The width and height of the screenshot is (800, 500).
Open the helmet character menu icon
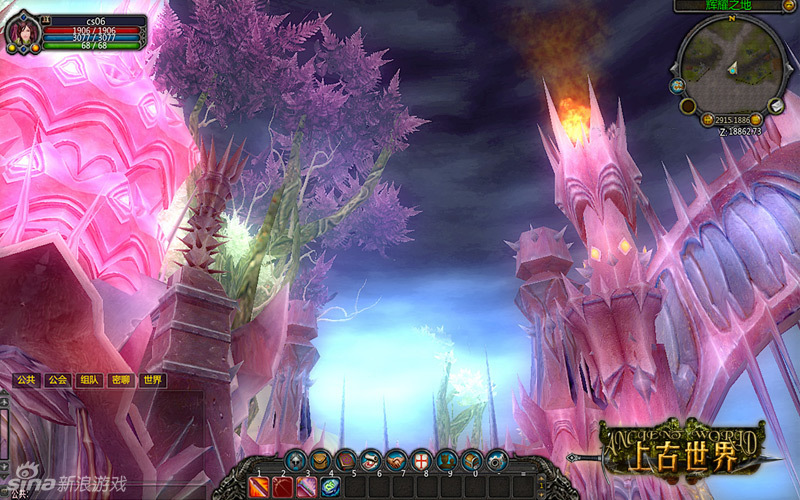tap(295, 460)
